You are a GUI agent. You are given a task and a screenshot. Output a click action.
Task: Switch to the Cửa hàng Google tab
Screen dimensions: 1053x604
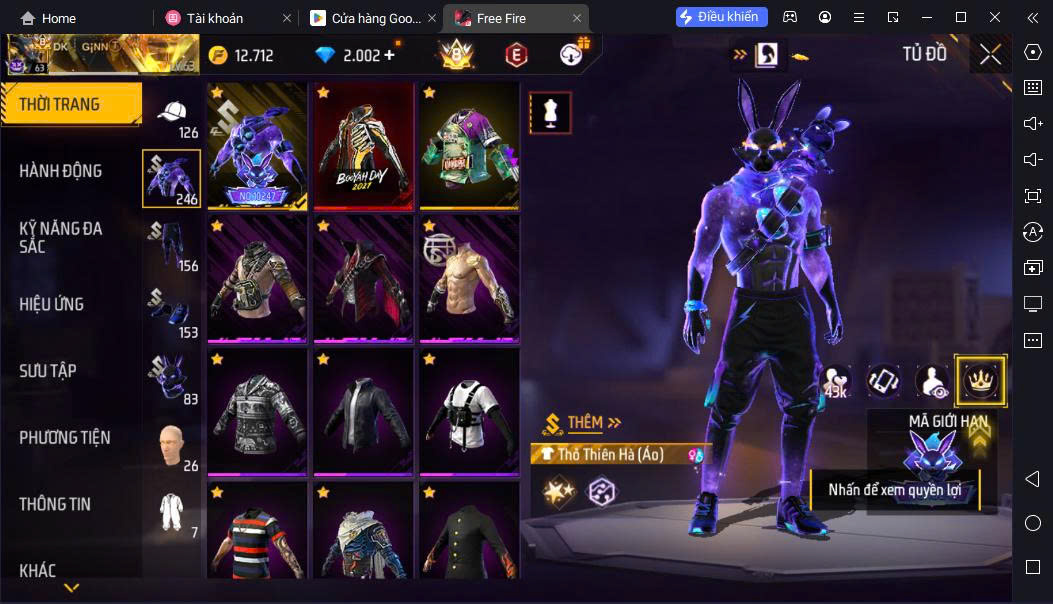(363, 18)
